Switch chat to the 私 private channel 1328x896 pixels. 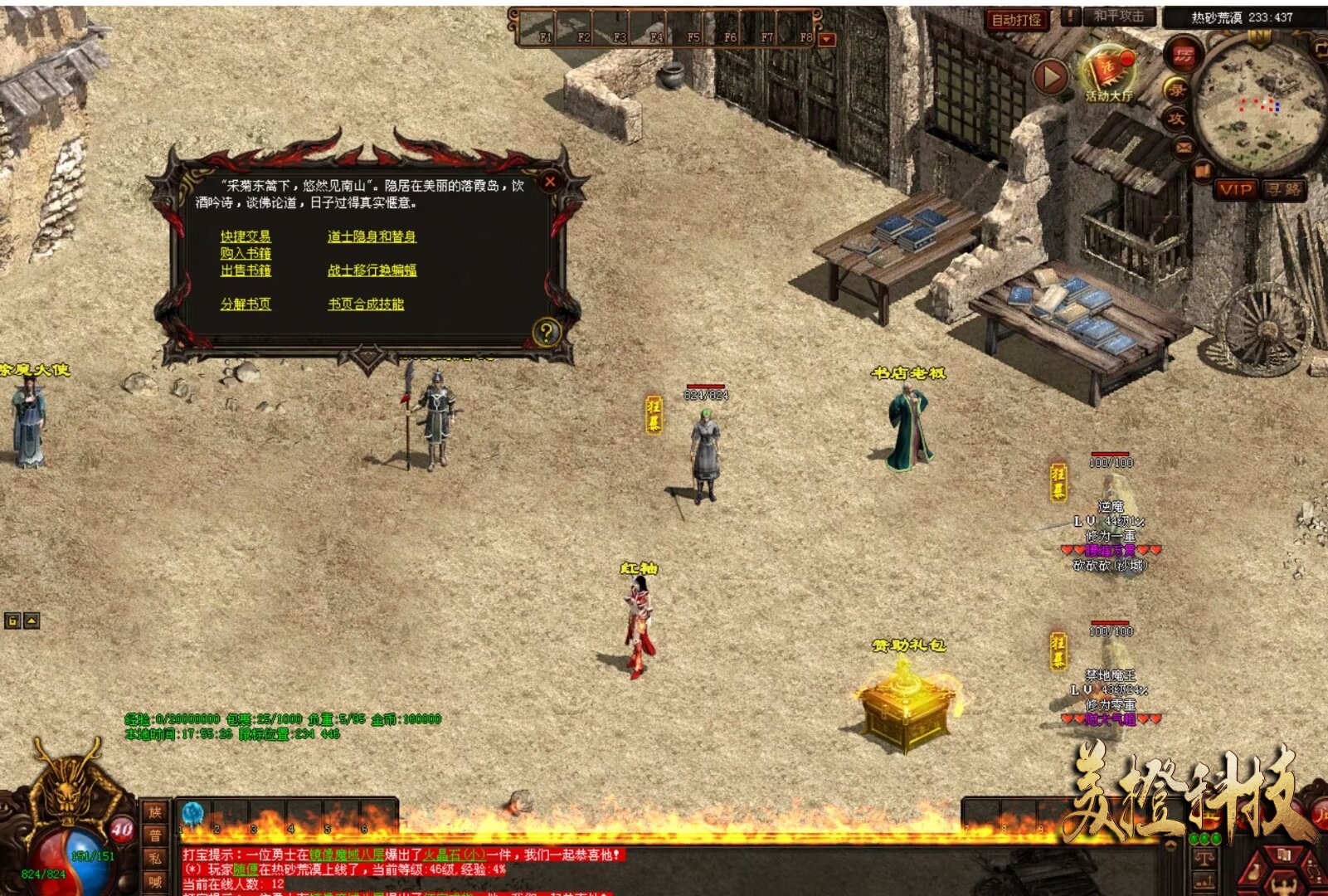click(x=155, y=859)
